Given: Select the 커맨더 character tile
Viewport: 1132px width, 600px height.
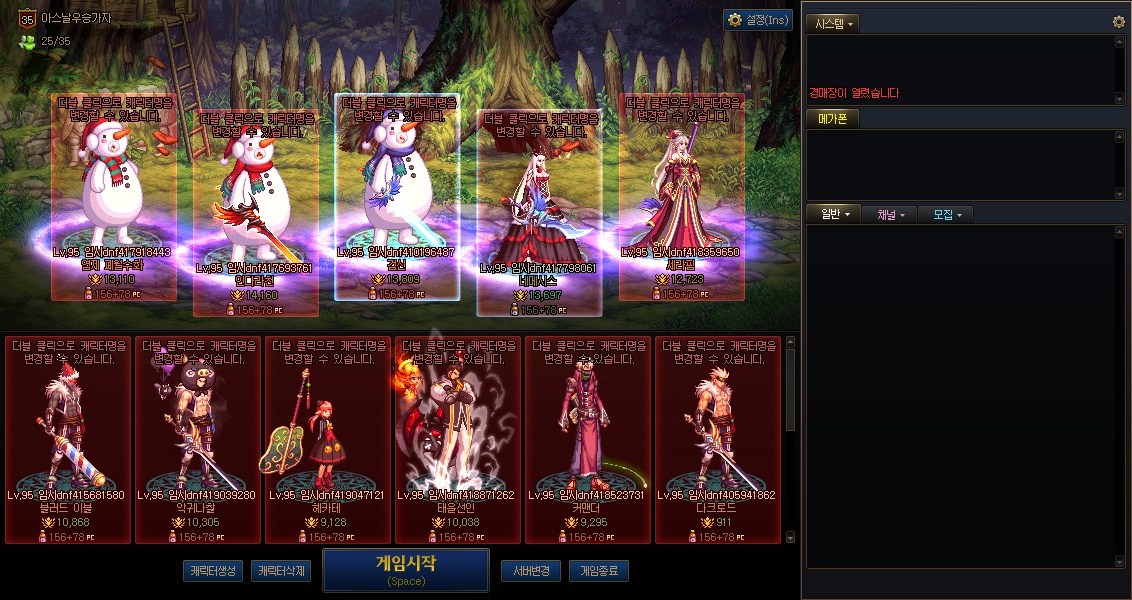Looking at the screenshot, I should 588,440.
